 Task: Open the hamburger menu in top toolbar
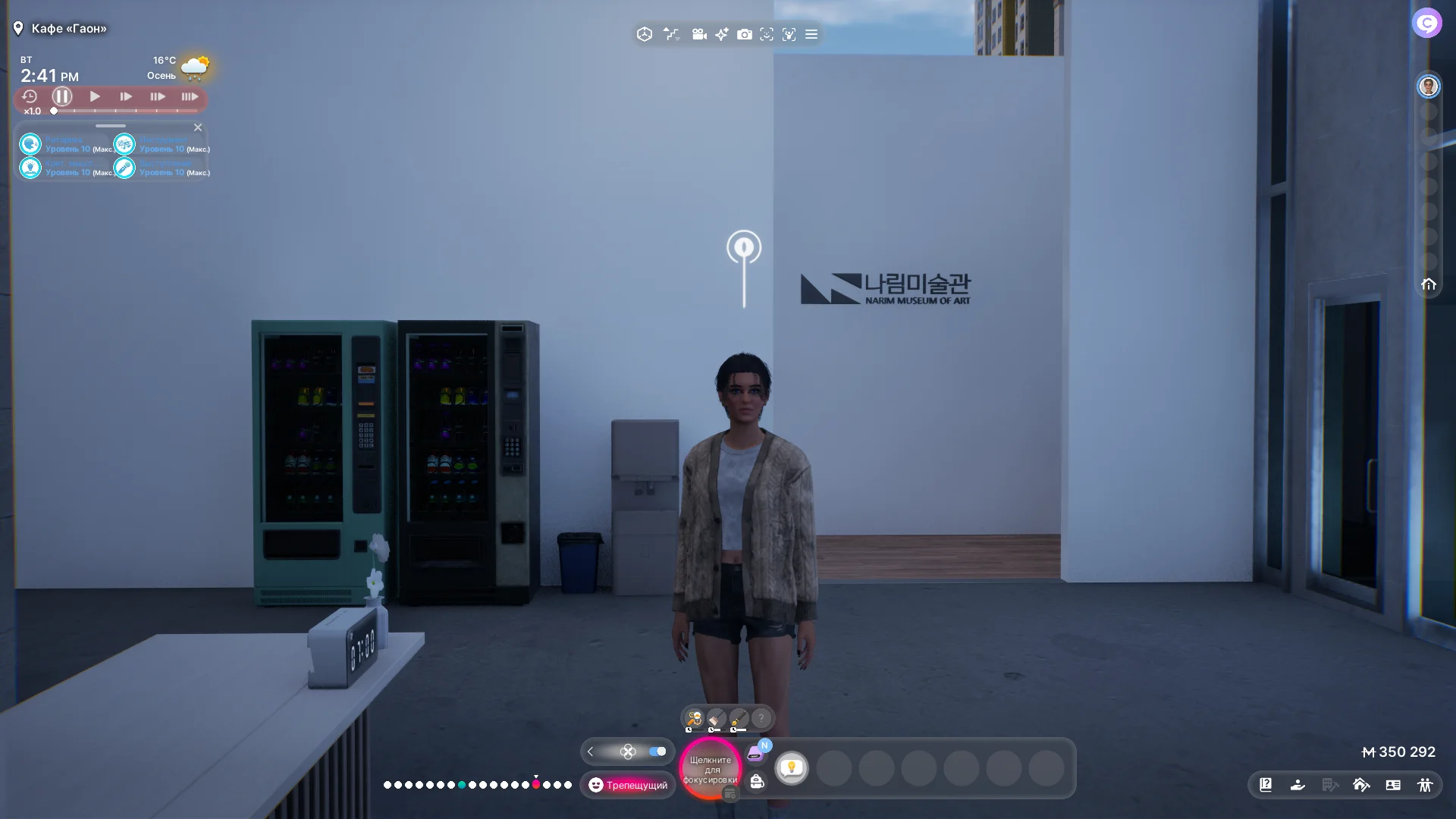point(811,34)
